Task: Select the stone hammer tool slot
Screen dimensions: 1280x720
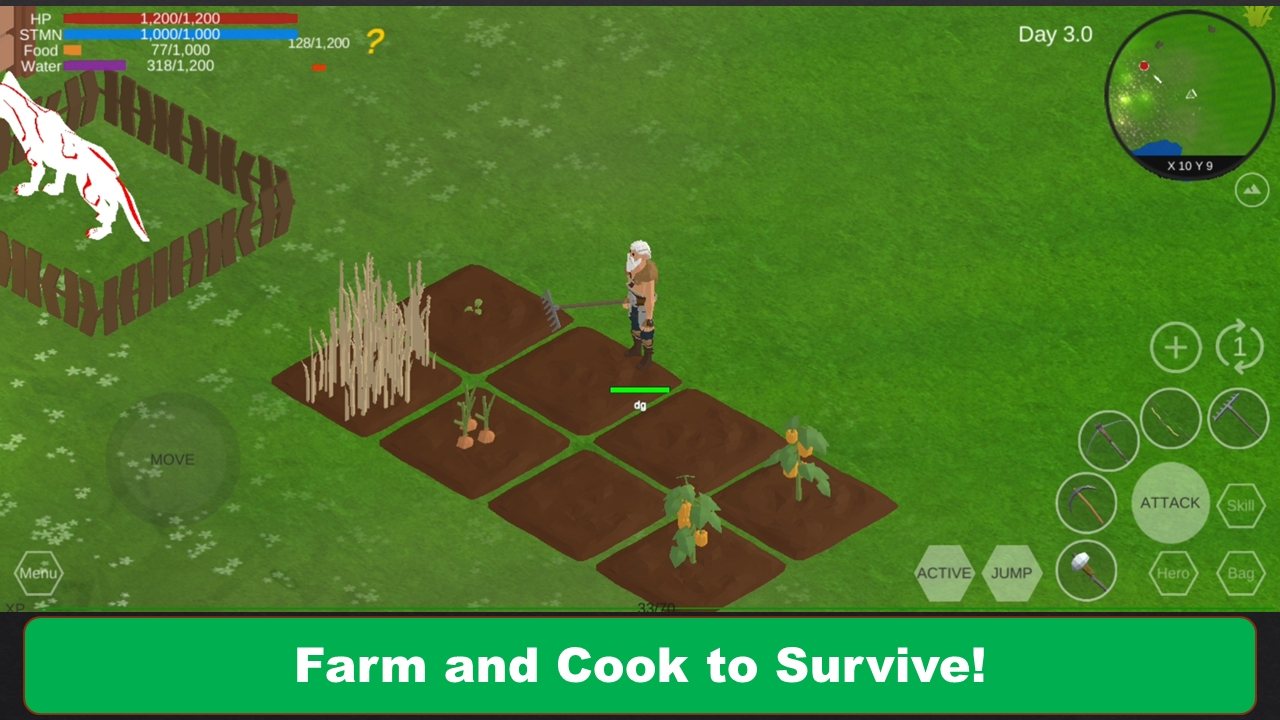Action: [1086, 571]
